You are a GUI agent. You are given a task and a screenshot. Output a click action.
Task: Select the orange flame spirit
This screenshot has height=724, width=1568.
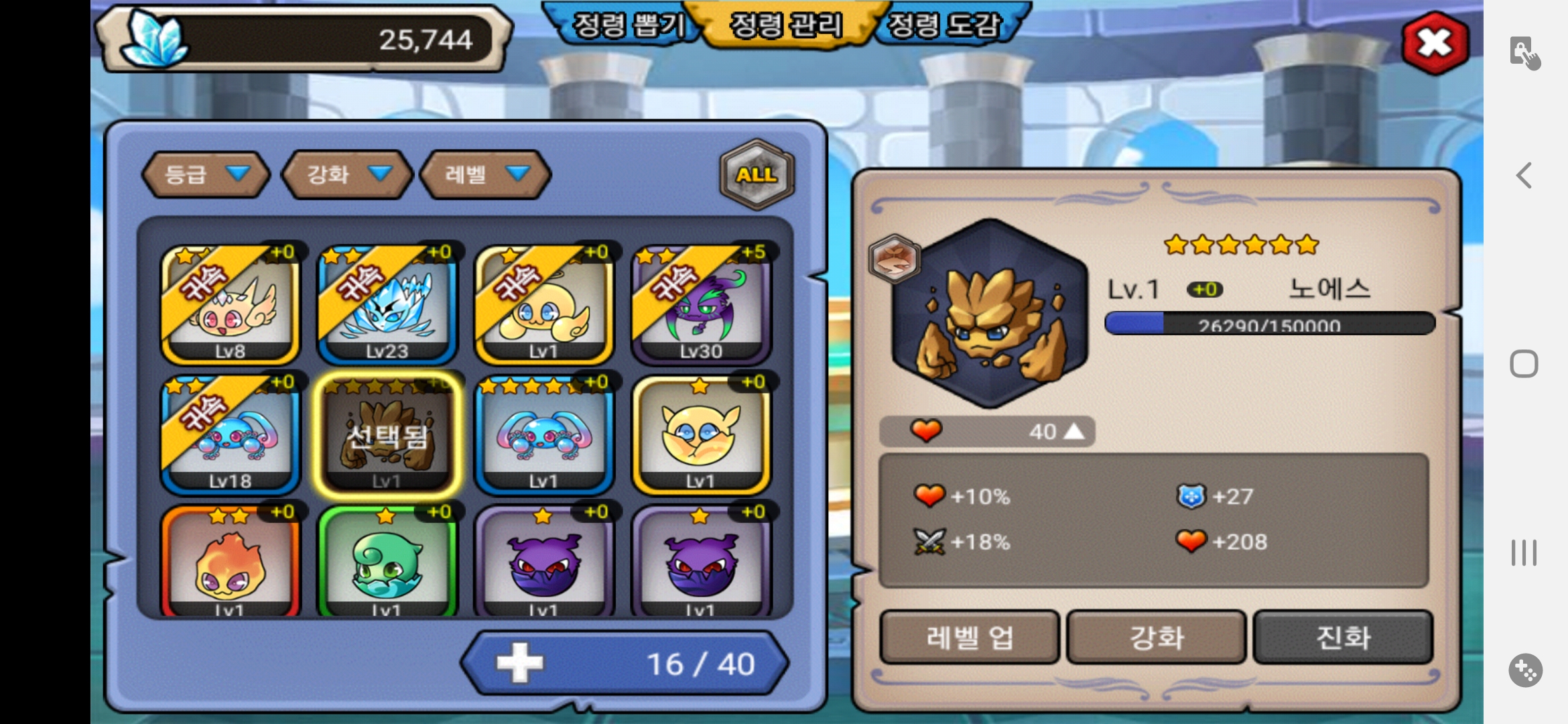pos(230,563)
